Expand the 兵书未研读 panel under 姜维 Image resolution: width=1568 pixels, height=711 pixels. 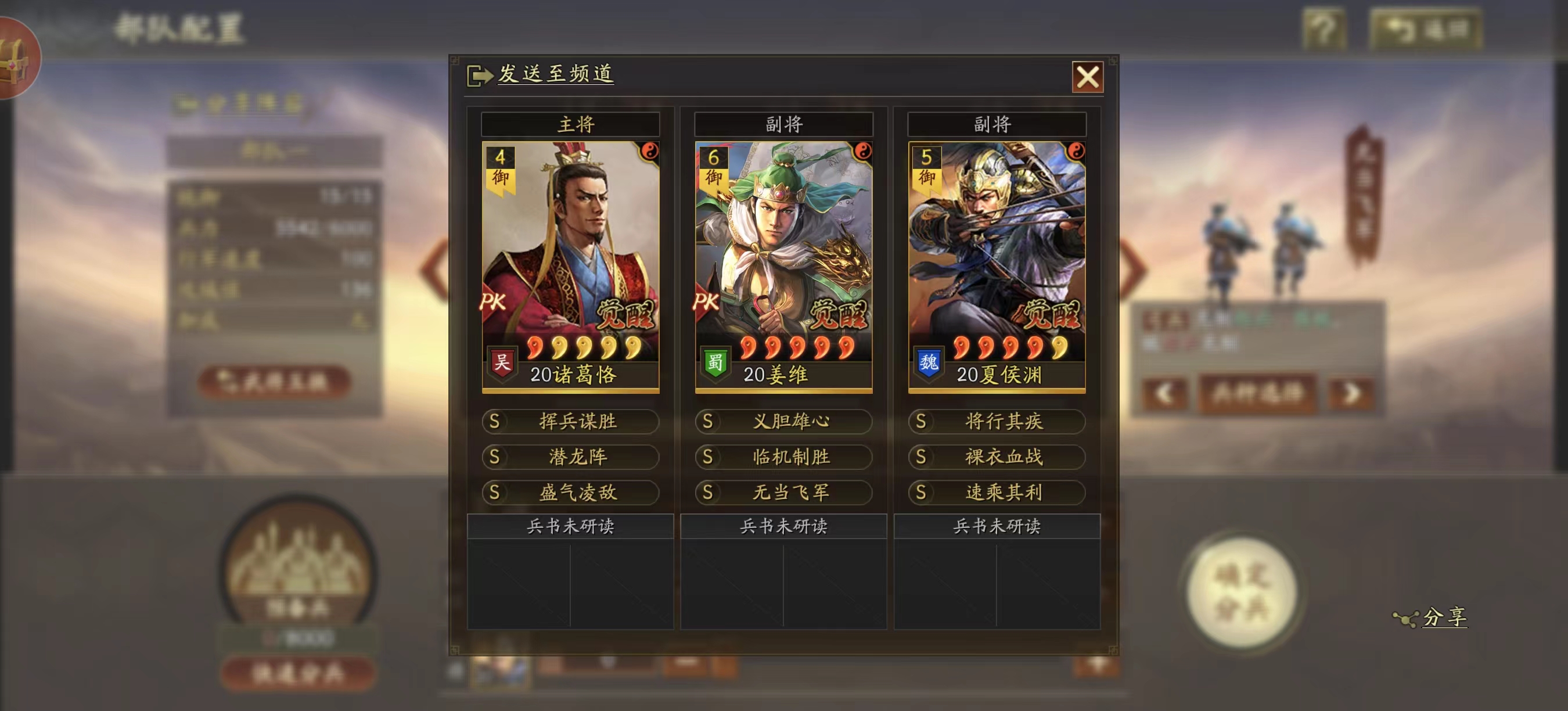(x=785, y=525)
